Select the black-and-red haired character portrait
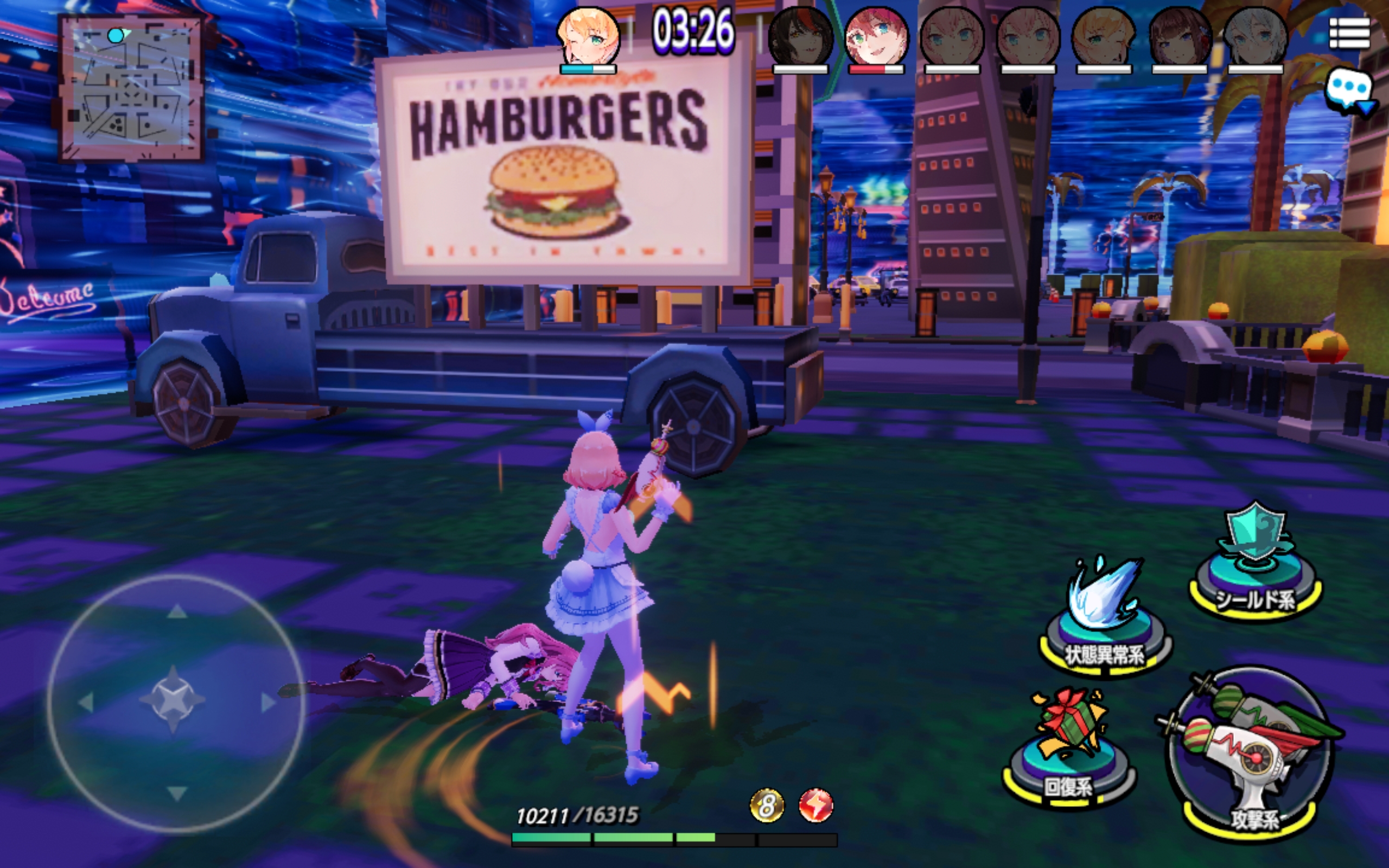 click(x=800, y=37)
